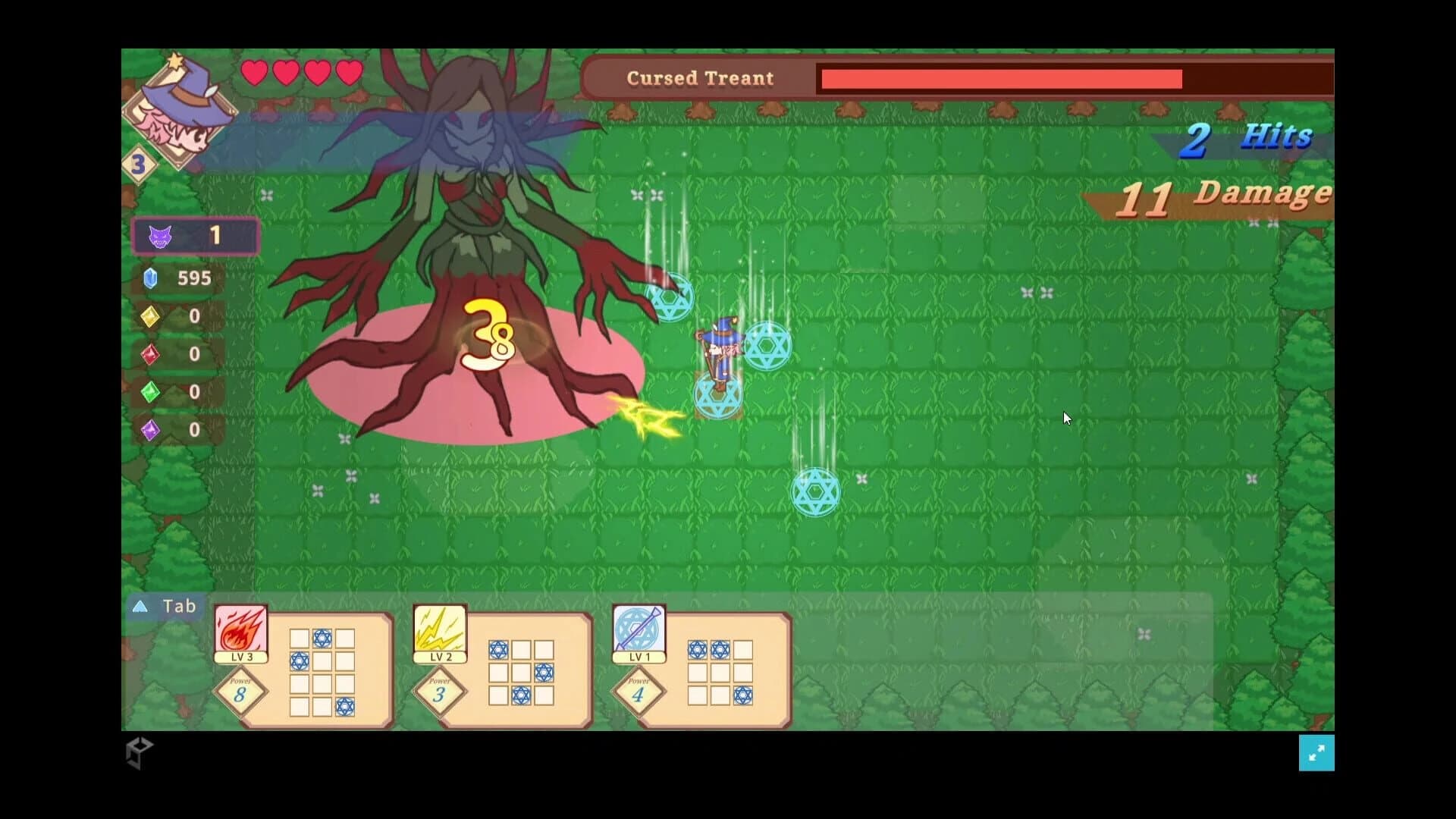Click the purple gem resource icon
This screenshot has height=819, width=1456.
point(150,430)
